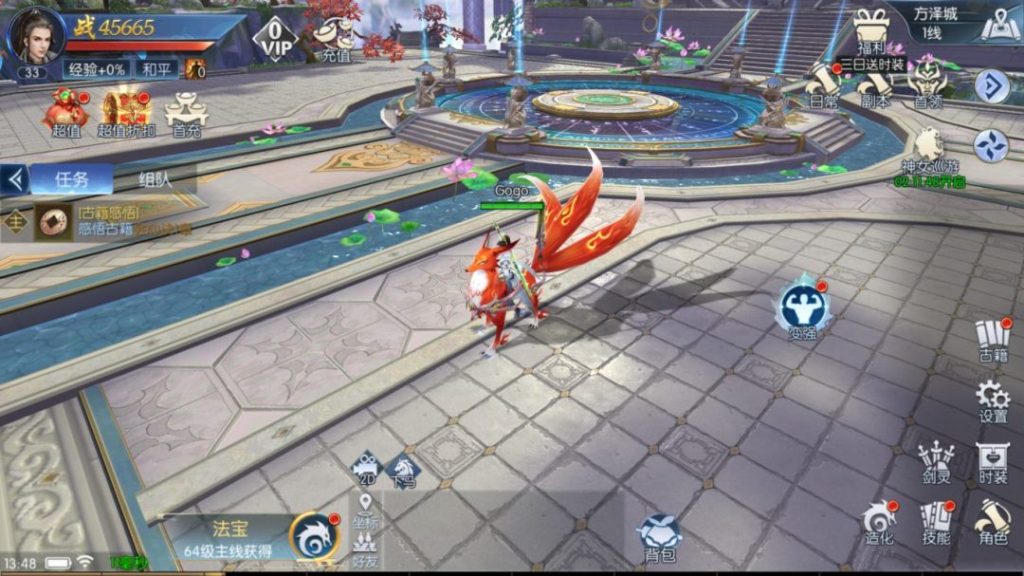
Task: Open the 角色 character sheet
Action: 993,523
